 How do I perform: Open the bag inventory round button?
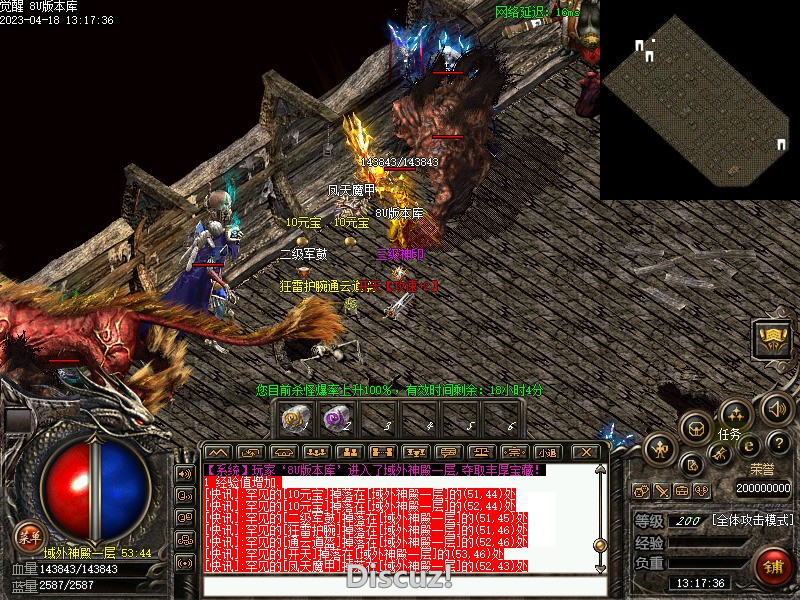(x=695, y=427)
